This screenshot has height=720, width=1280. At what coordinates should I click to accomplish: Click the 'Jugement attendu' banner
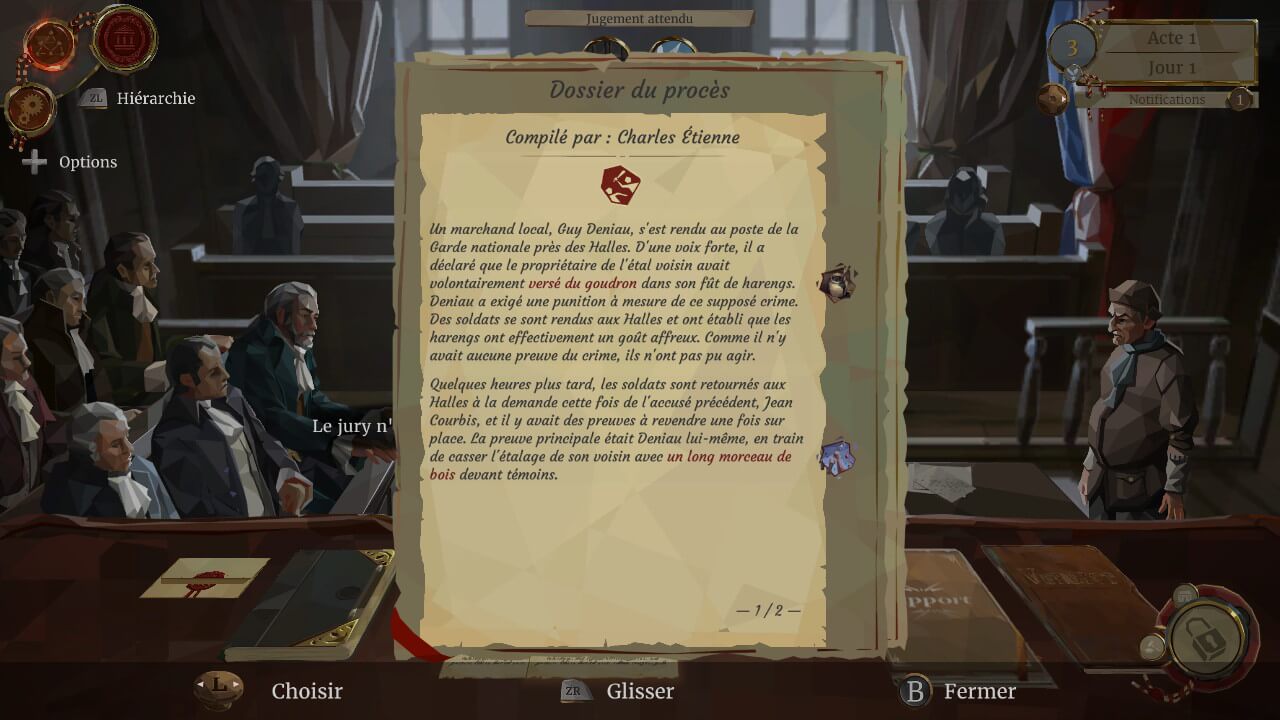(x=639, y=18)
